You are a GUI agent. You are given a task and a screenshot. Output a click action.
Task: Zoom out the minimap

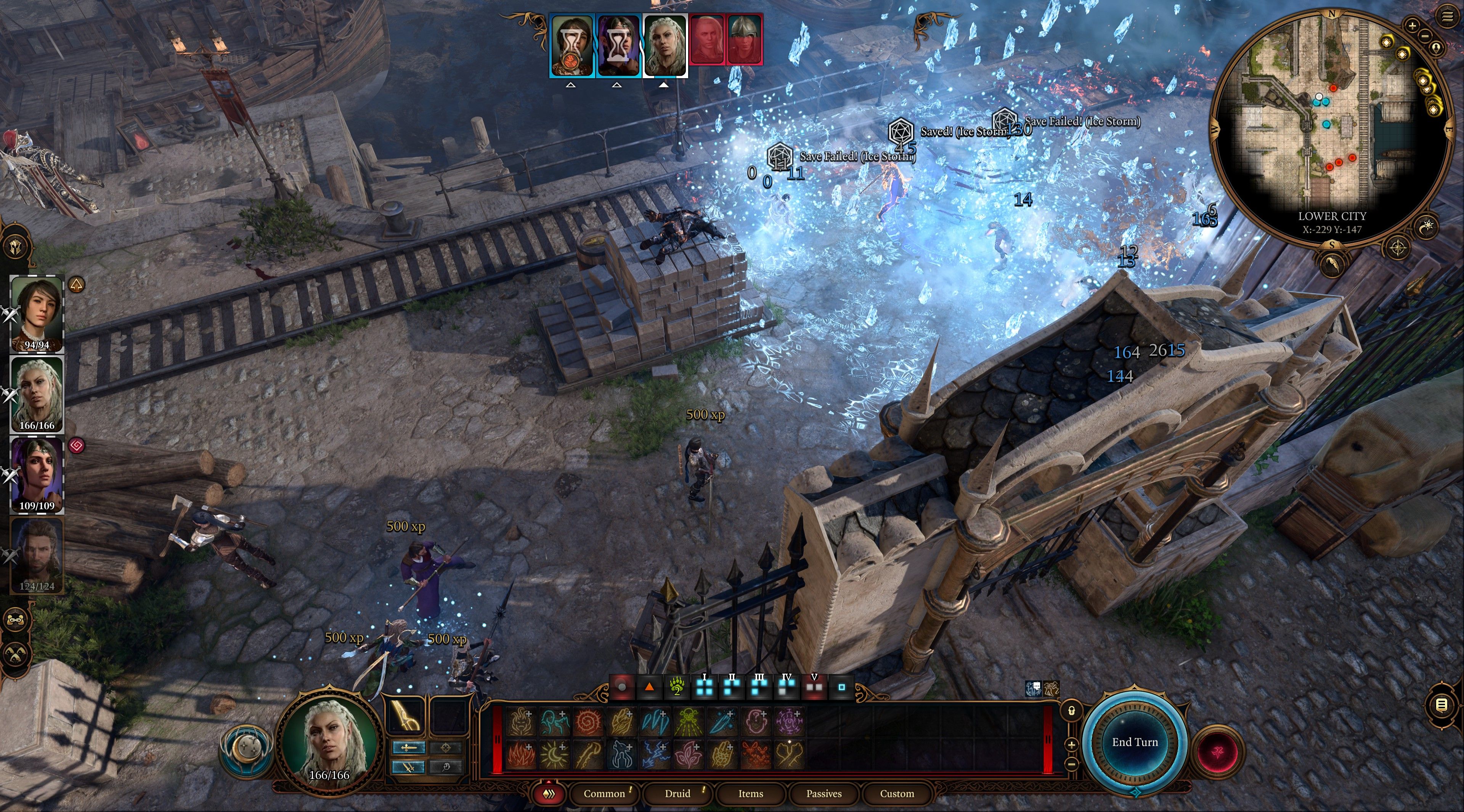[1425, 36]
